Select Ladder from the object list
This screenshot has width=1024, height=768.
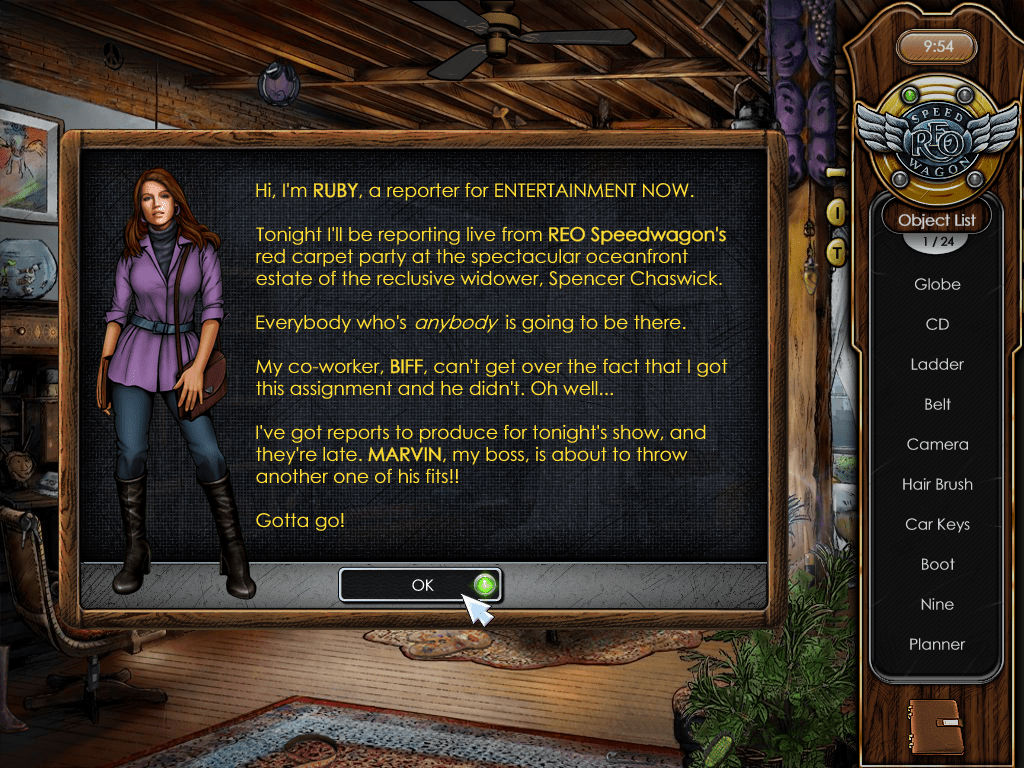pyautogui.click(x=937, y=365)
